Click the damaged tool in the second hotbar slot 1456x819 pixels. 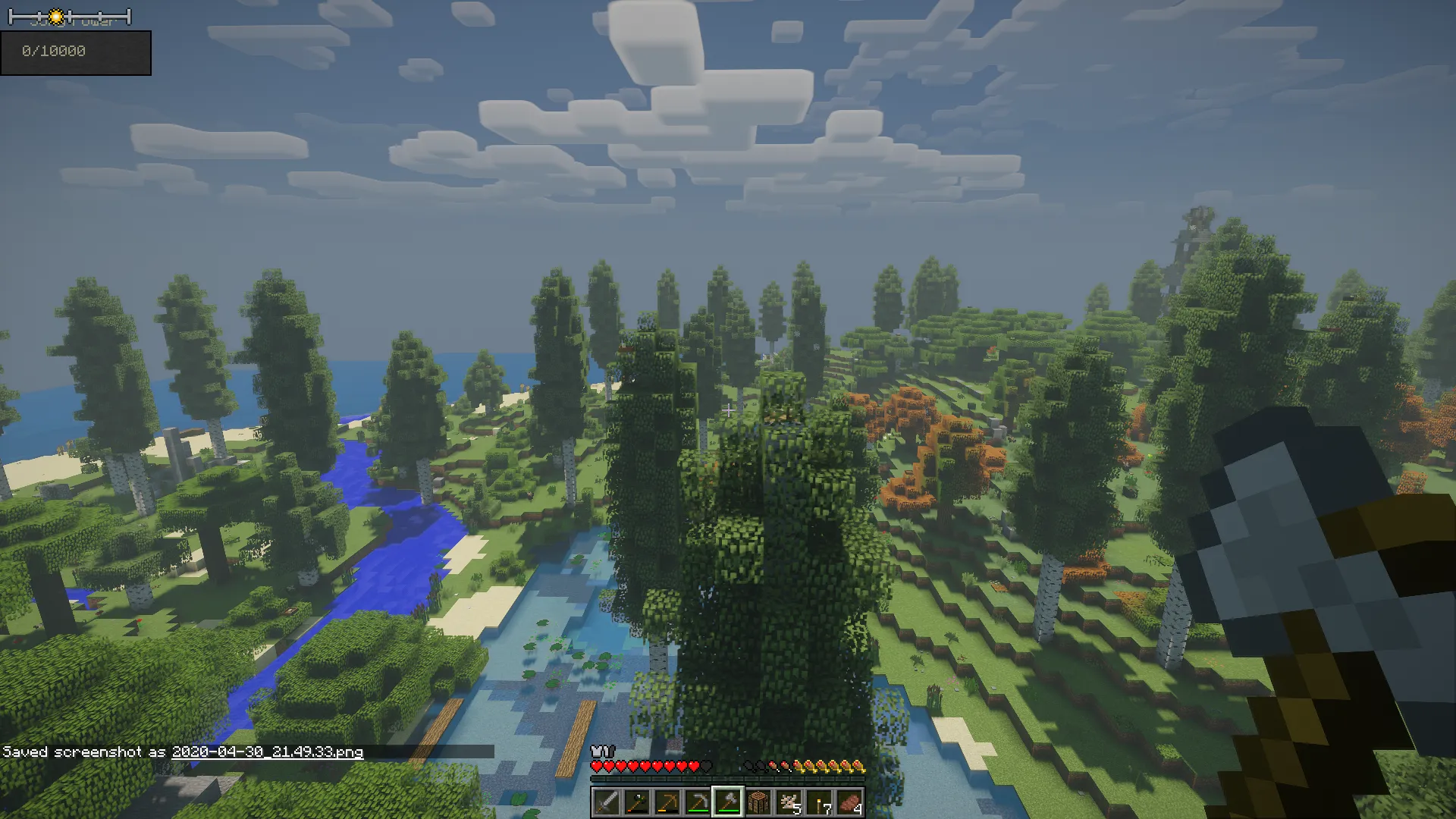637,802
